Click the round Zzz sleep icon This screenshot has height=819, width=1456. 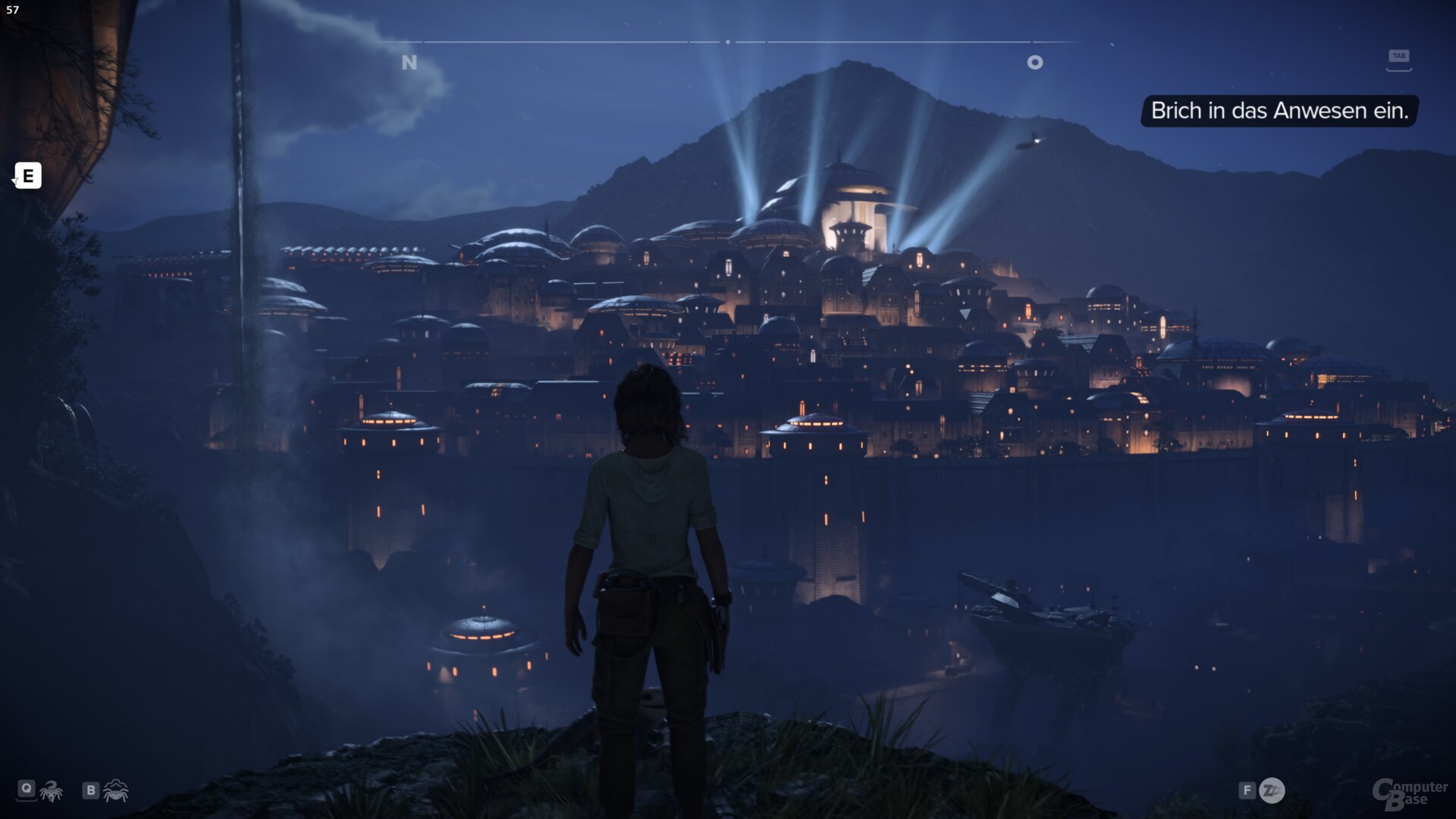(1272, 791)
